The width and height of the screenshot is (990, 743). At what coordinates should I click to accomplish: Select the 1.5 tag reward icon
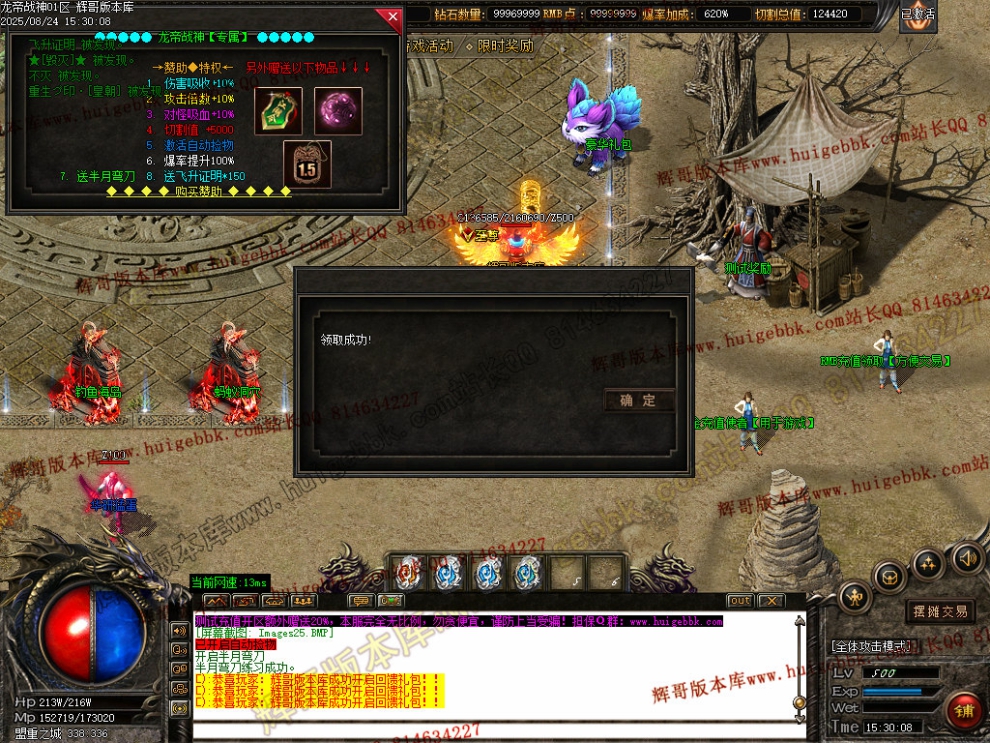[x=306, y=164]
